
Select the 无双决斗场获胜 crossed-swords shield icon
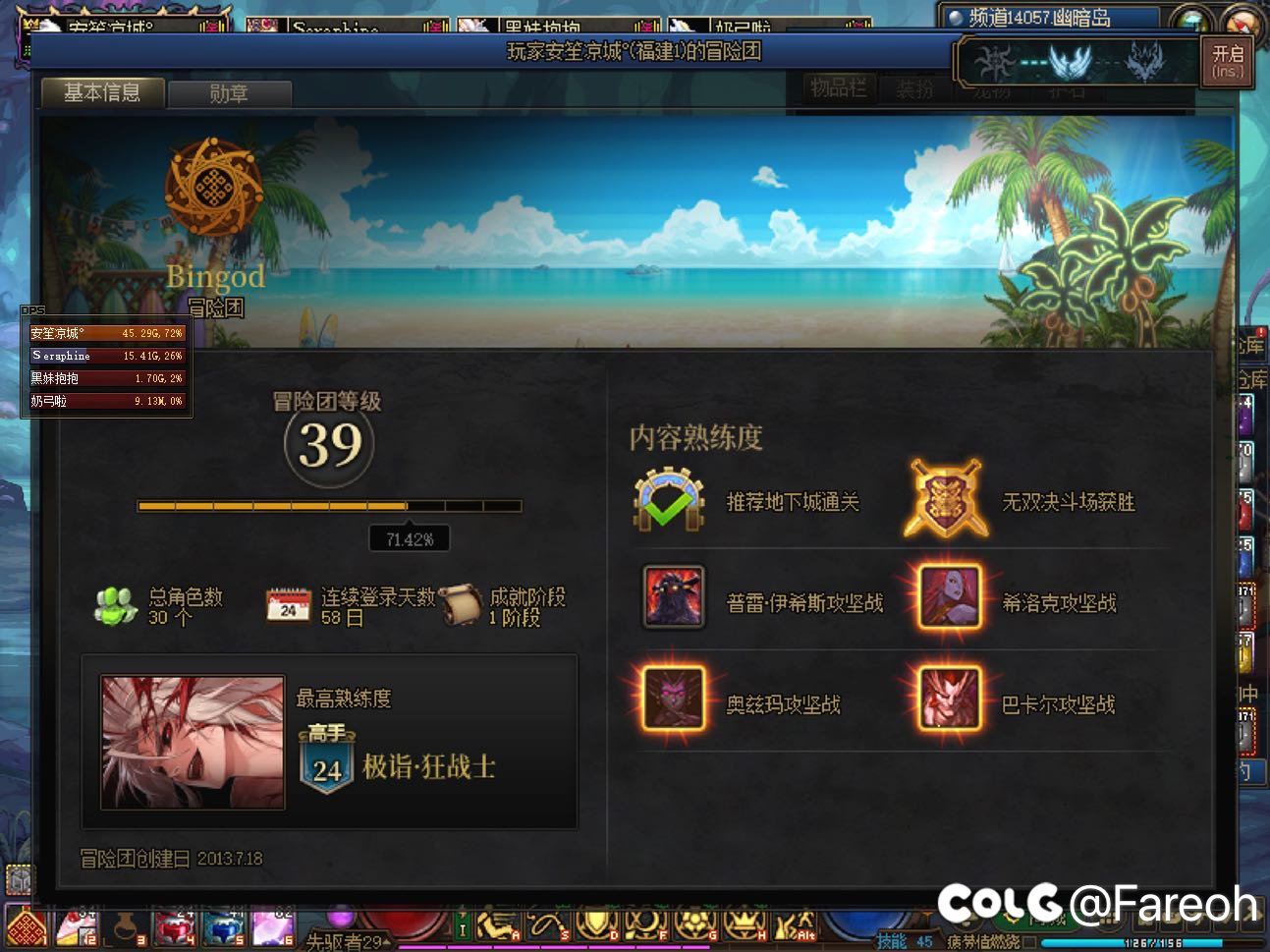[946, 499]
